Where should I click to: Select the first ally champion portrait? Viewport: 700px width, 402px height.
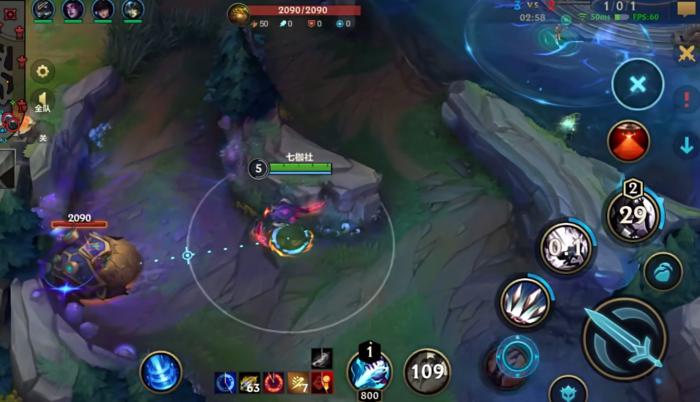click(43, 10)
